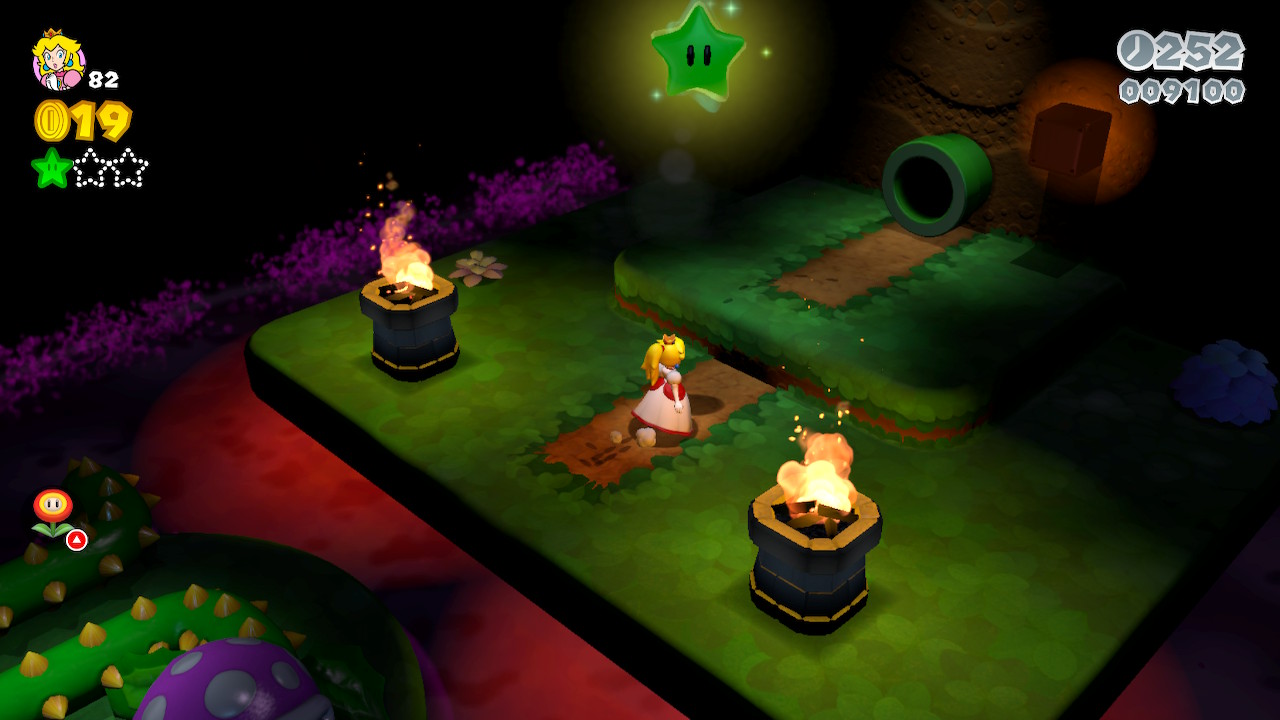
Task: Select the stored Fire Flower reserve item
Action: [x=53, y=512]
